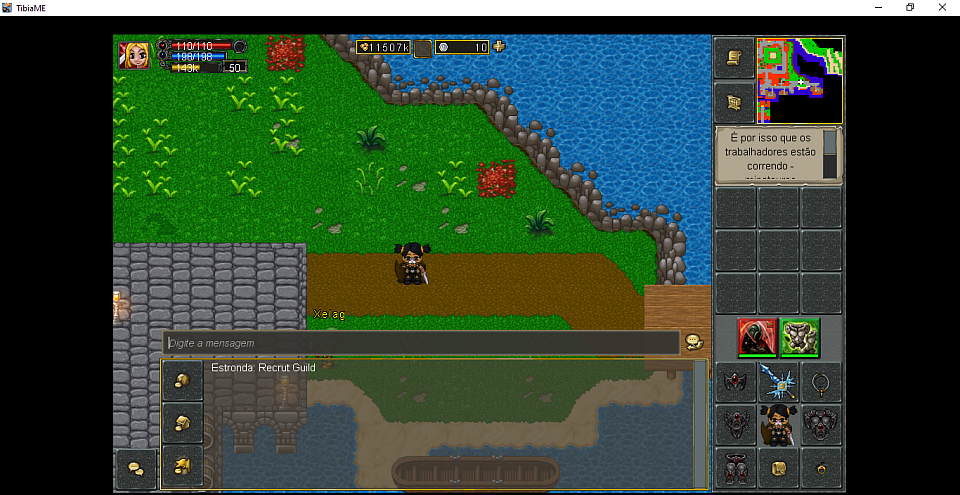960x495 pixels.
Task: Select the red hooded figure skill
Action: (x=757, y=338)
